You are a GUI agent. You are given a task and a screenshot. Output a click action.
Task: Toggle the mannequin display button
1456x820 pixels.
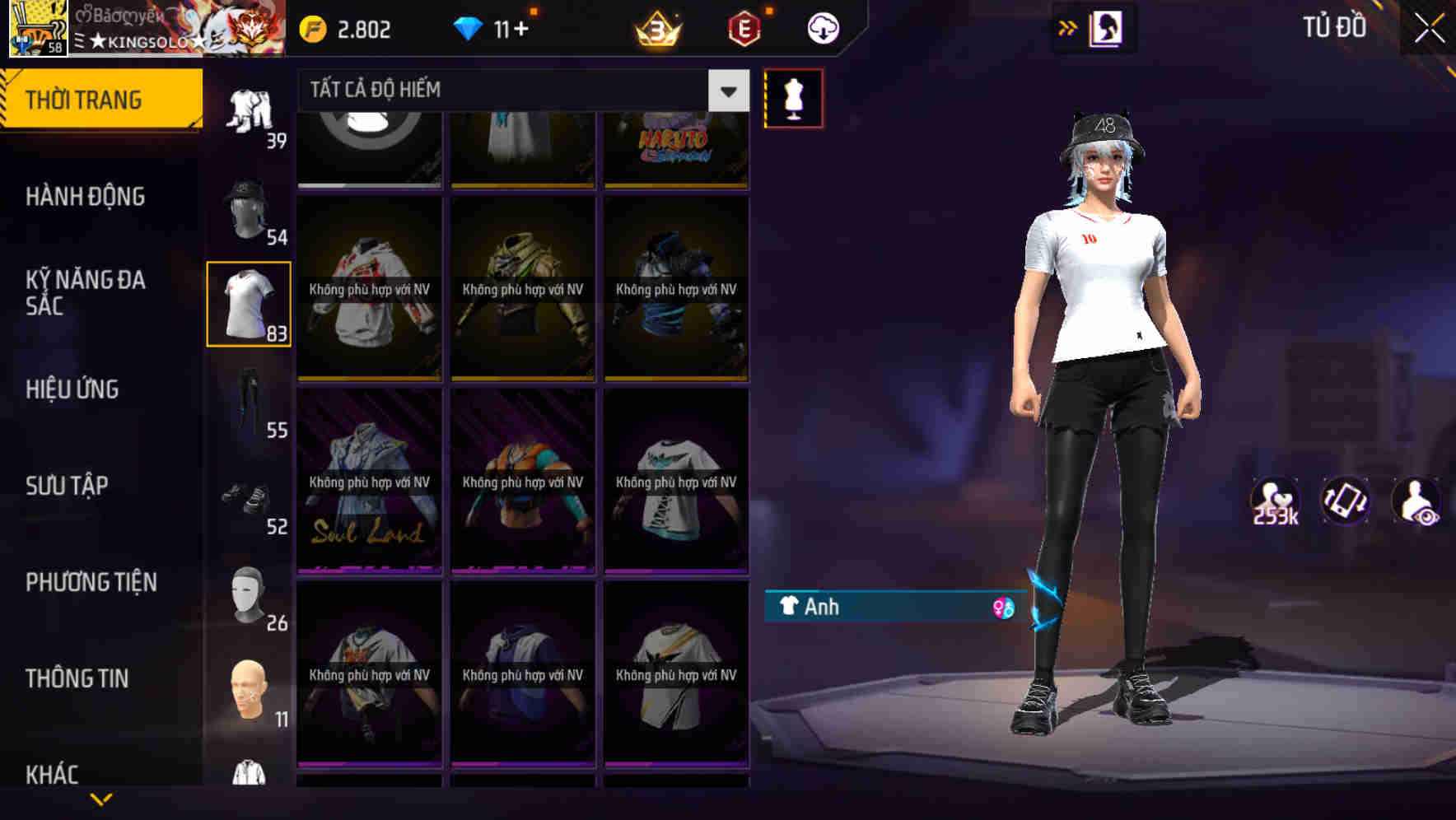pos(793,97)
